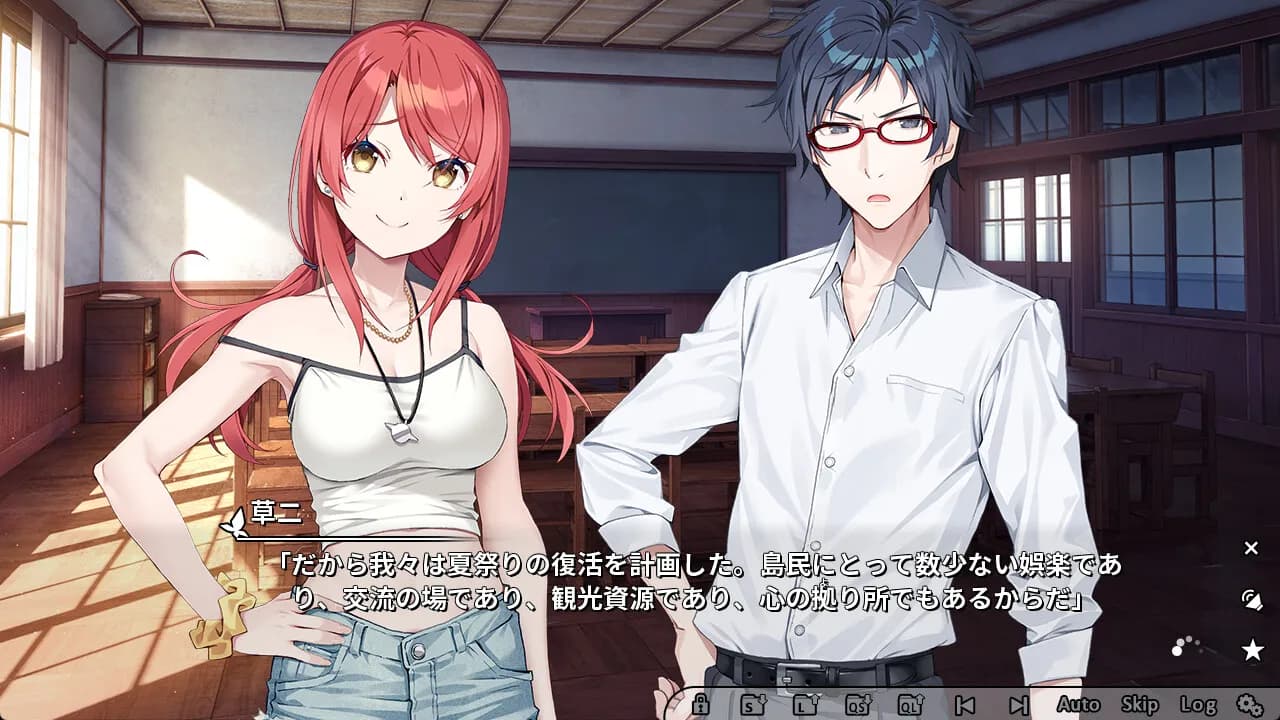The width and height of the screenshot is (1280, 720).
Task: Open the load menu with the L icon
Action: click(806, 703)
